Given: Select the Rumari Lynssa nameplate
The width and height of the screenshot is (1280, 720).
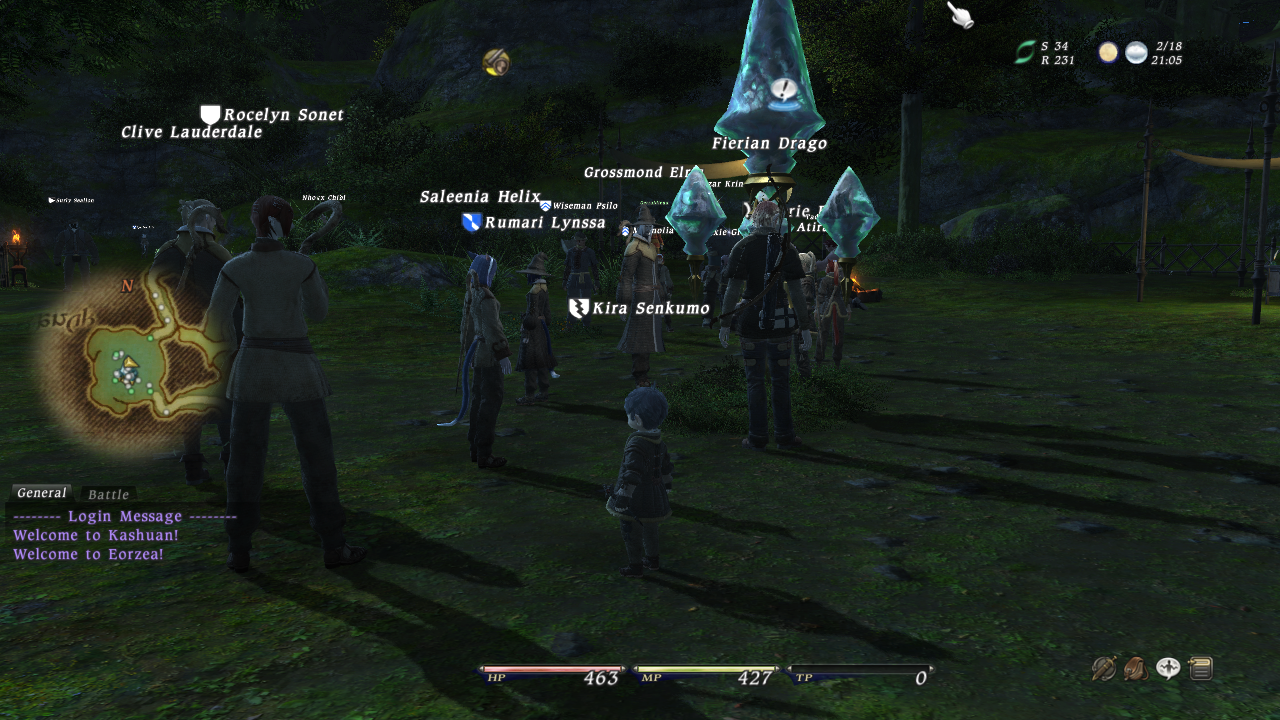Looking at the screenshot, I should (x=545, y=223).
